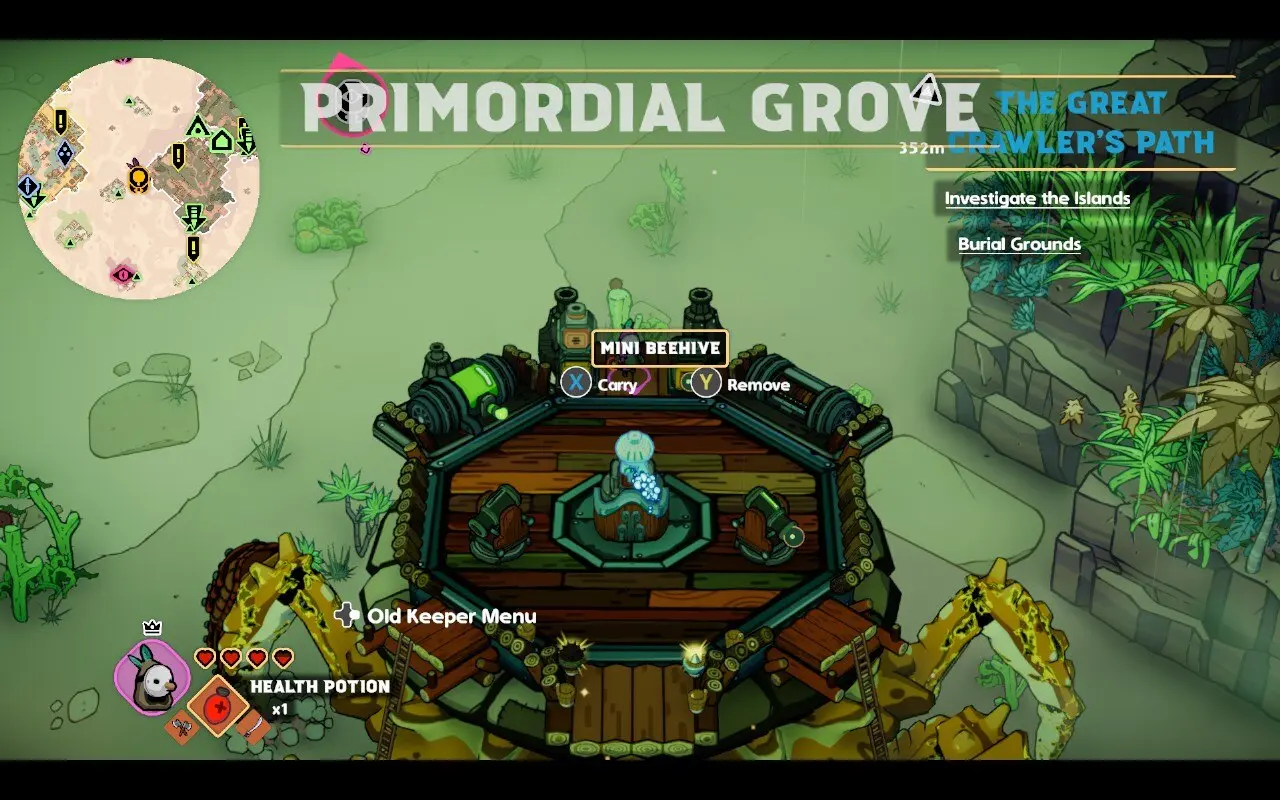This screenshot has width=1280, height=800.
Task: Select the pink eye marker on minimap
Action: point(123,274)
